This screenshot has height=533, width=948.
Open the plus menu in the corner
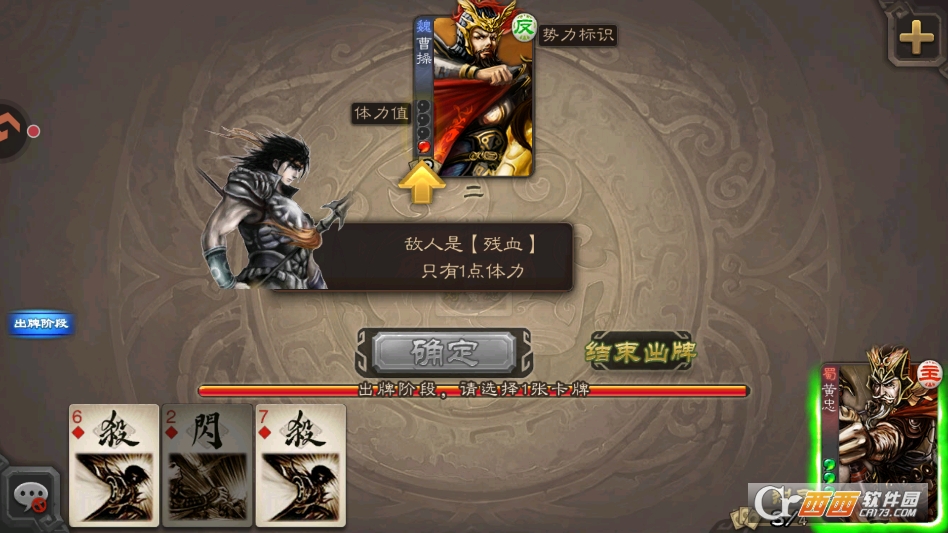pyautogui.click(x=916, y=40)
